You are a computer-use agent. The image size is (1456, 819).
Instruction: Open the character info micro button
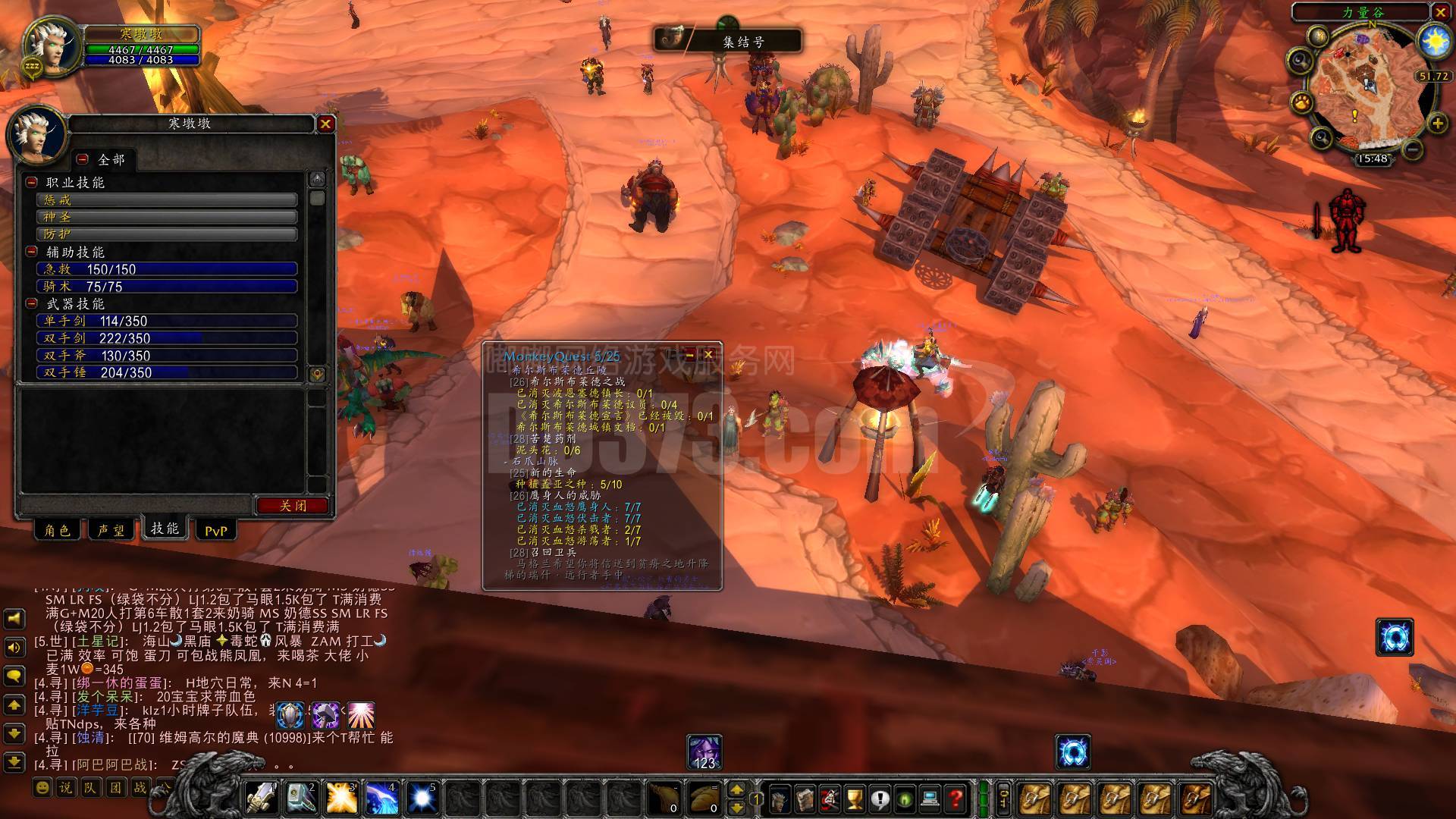pos(780,799)
